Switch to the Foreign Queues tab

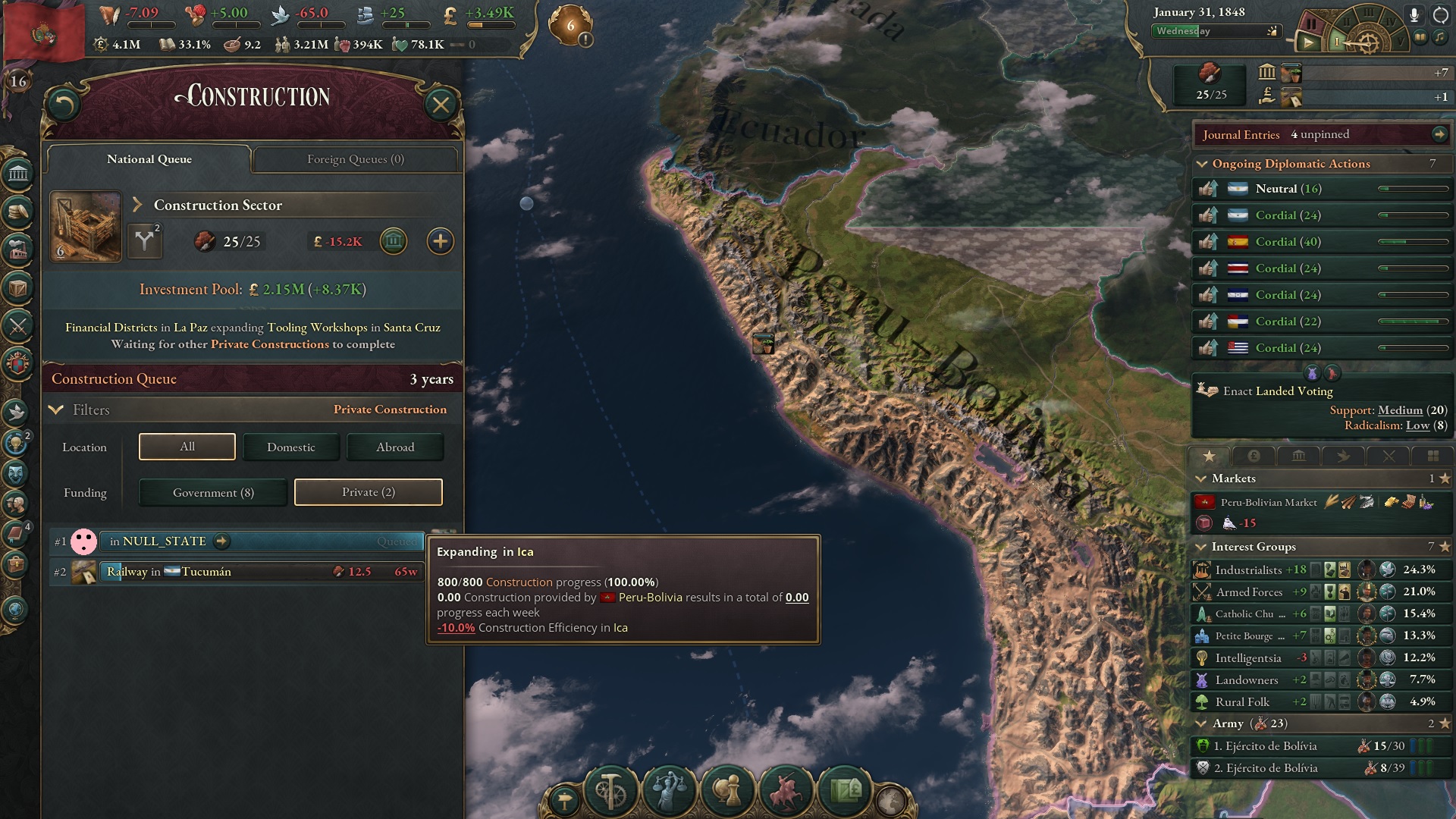point(356,159)
